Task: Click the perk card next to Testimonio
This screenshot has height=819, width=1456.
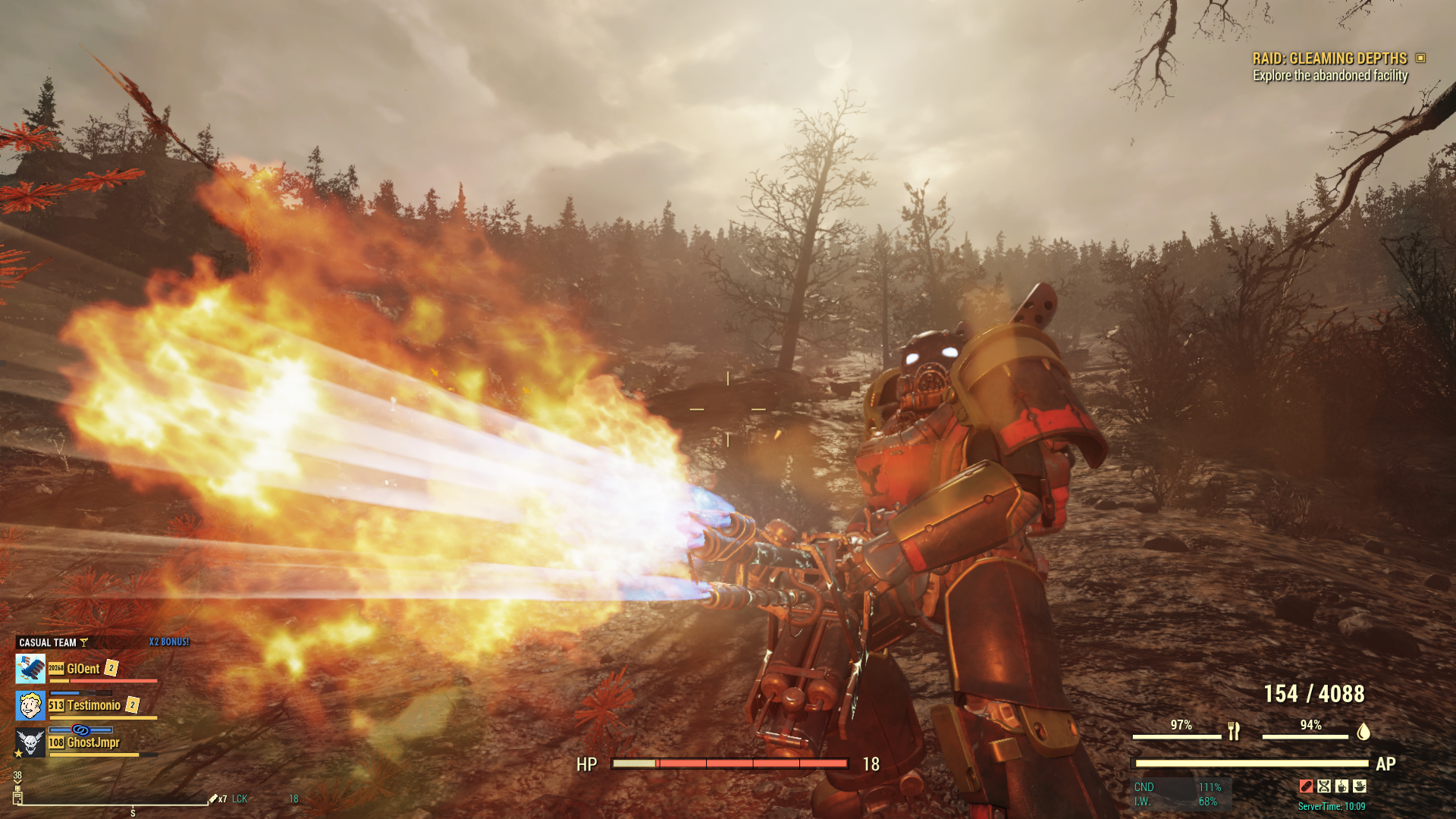Action: tap(133, 705)
